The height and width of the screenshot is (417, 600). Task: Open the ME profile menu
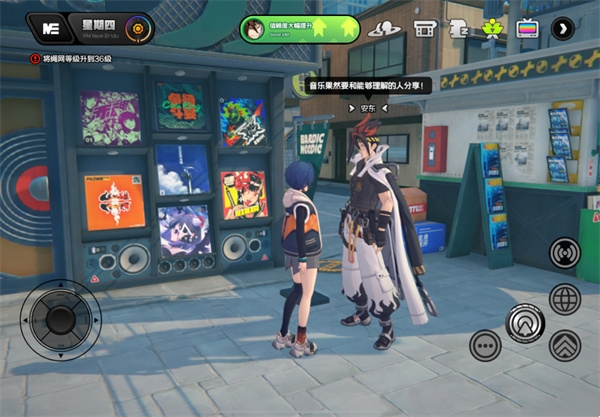coord(44,28)
